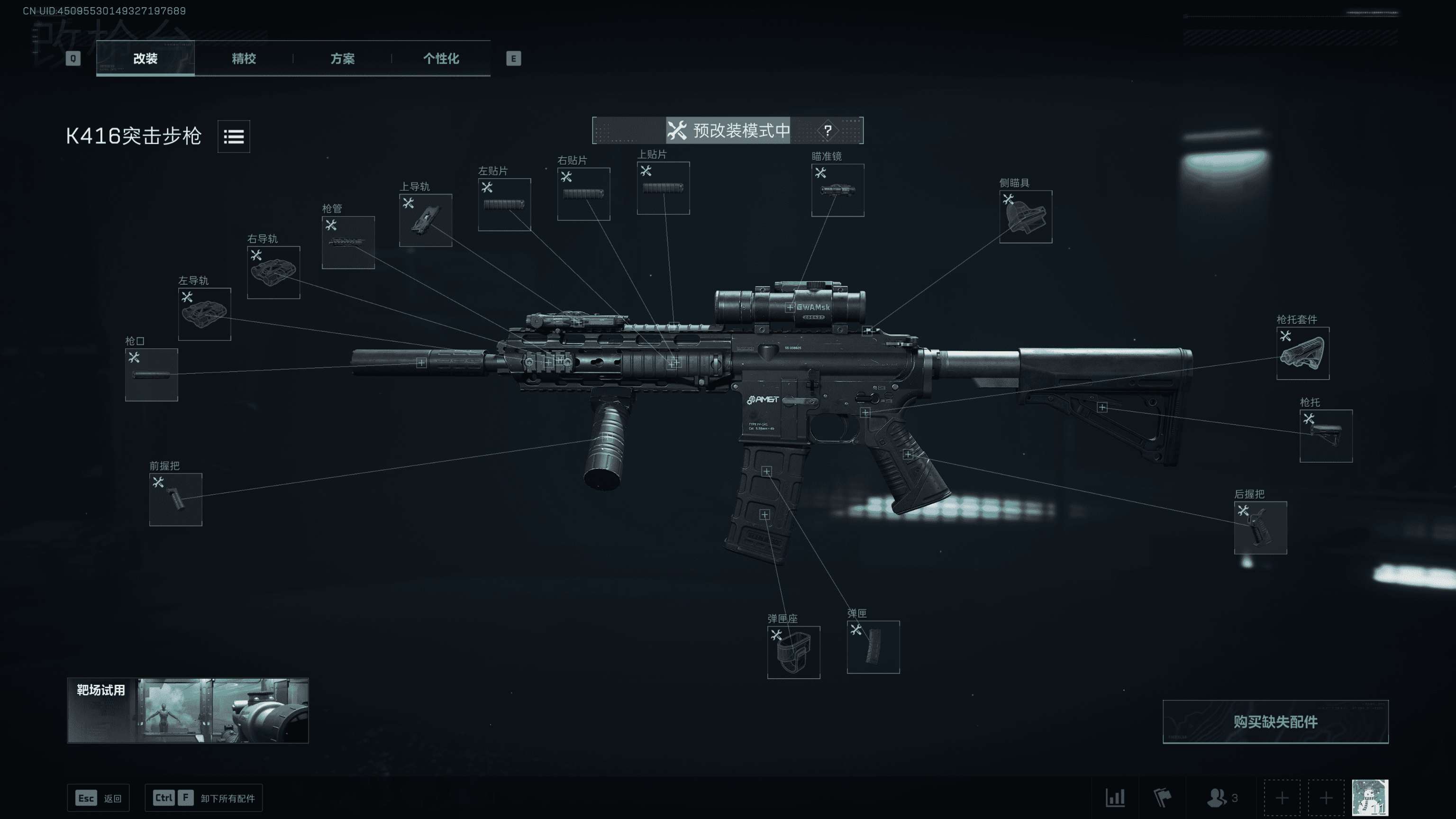1456x819 pixels.
Task: Choose the 枪托套件 stock kit slot
Action: point(1303,353)
